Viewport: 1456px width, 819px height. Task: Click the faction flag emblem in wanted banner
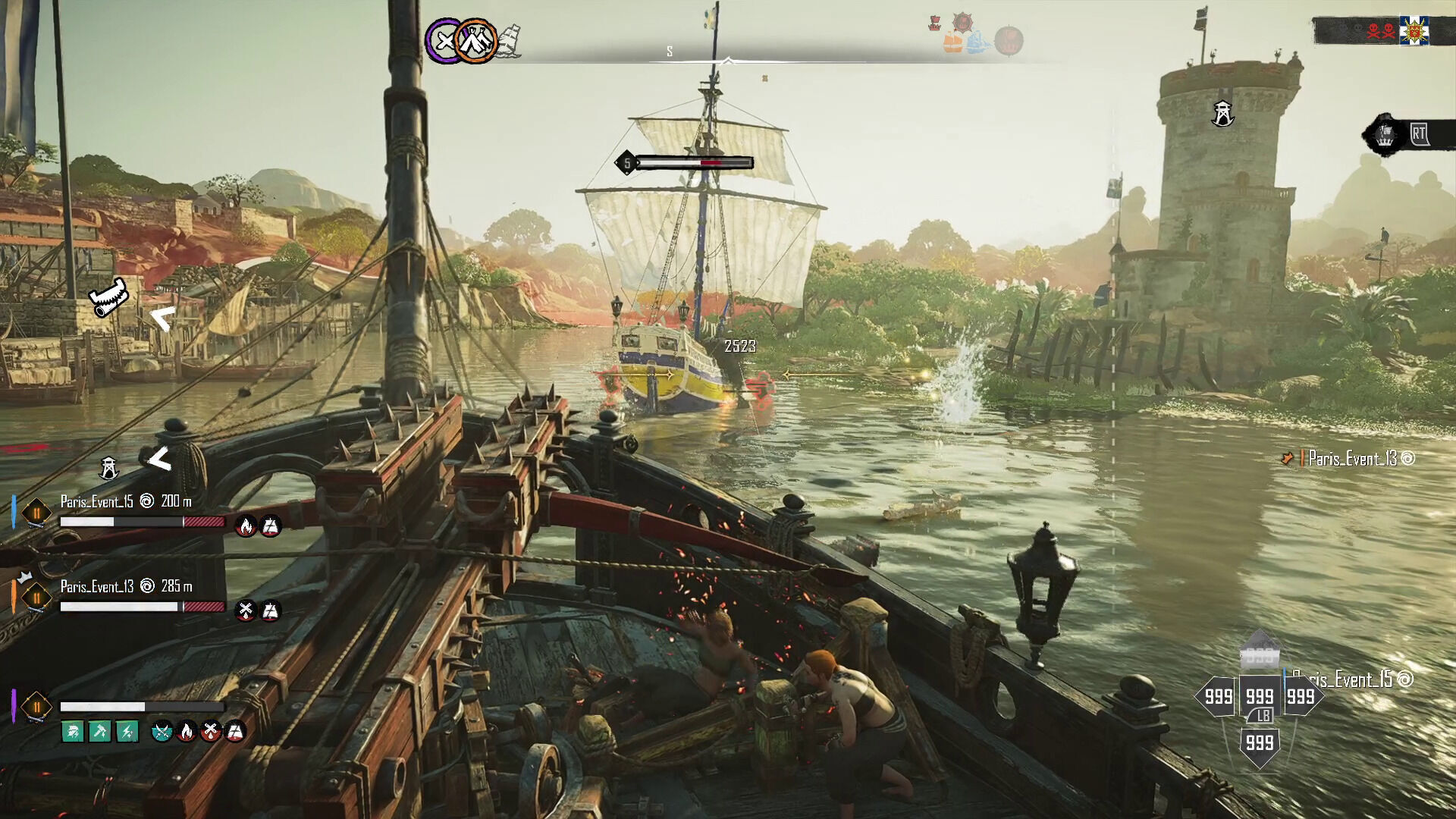(x=1414, y=31)
